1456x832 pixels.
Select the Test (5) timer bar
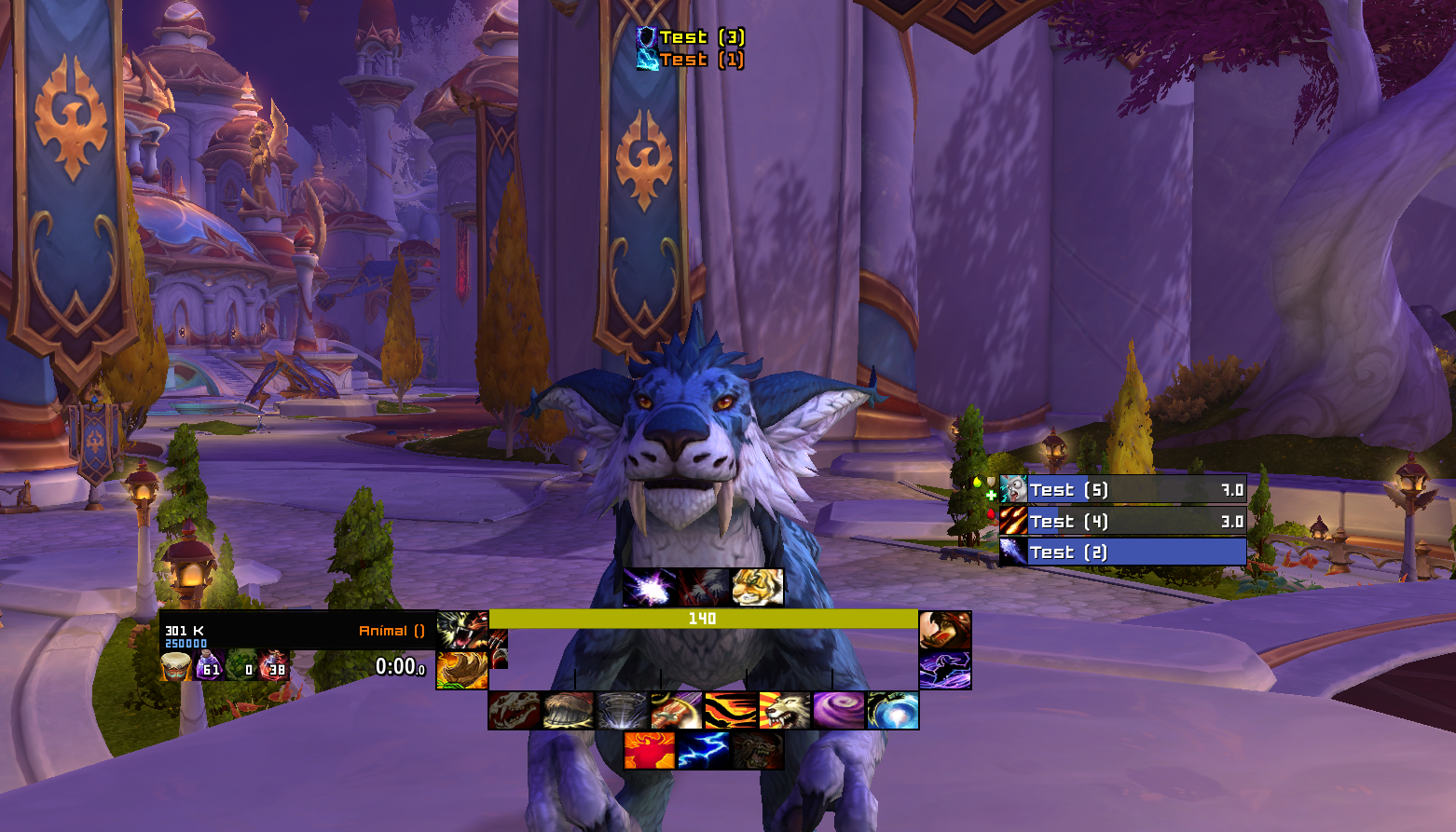pos(1123,490)
